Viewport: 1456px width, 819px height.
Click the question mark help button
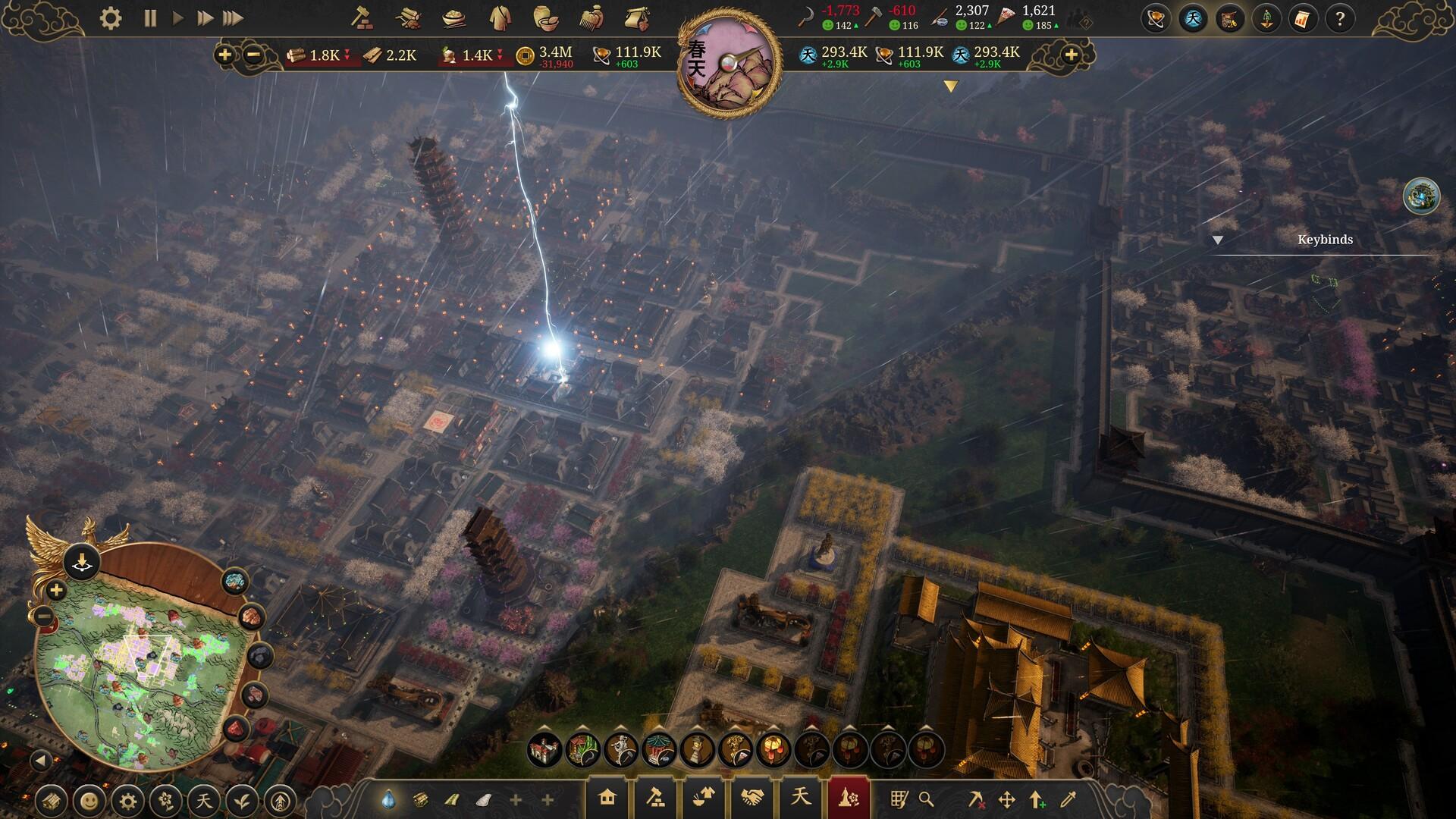1340,19
